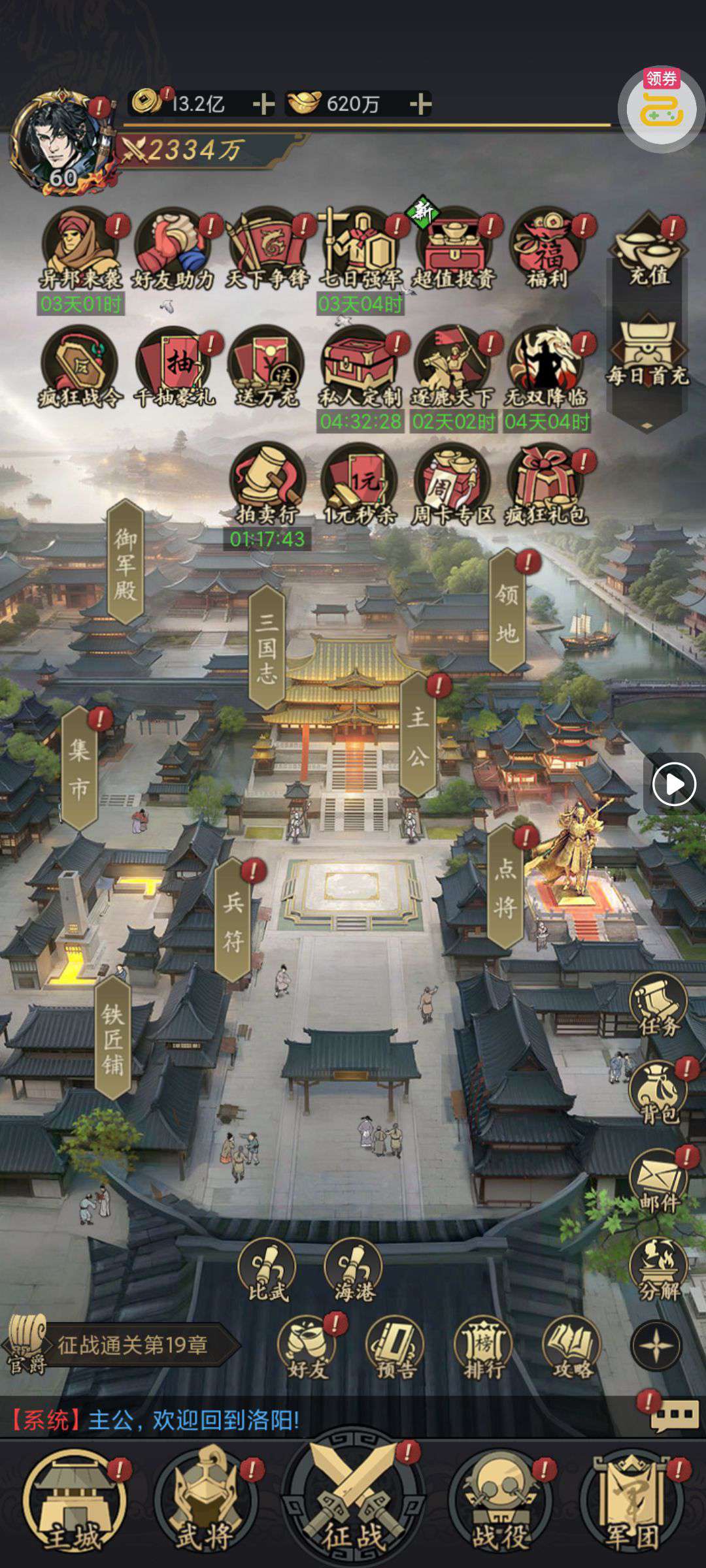Add more gold ingots with the plus button

(x=420, y=104)
